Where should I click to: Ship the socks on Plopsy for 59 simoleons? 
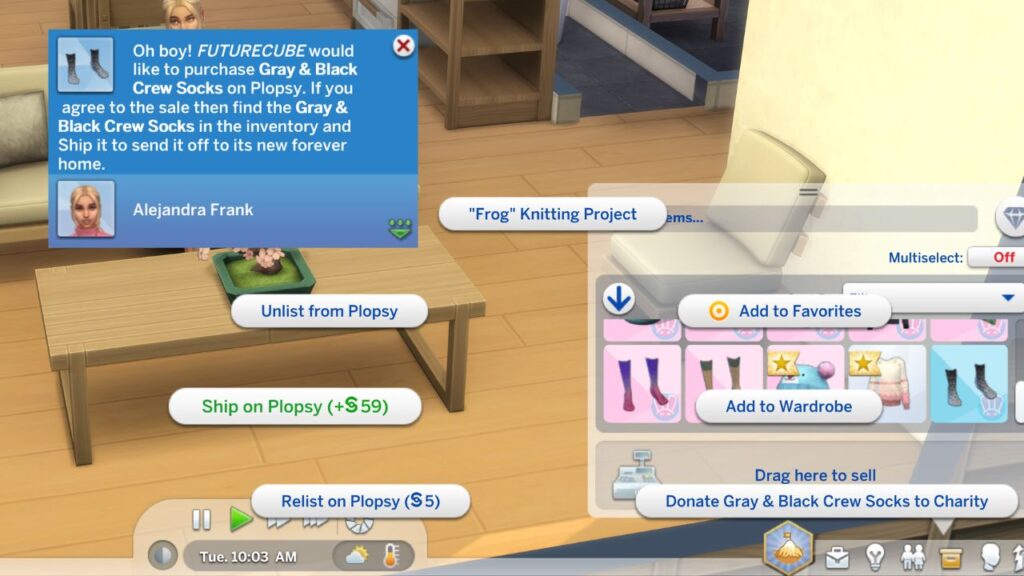[x=295, y=407]
